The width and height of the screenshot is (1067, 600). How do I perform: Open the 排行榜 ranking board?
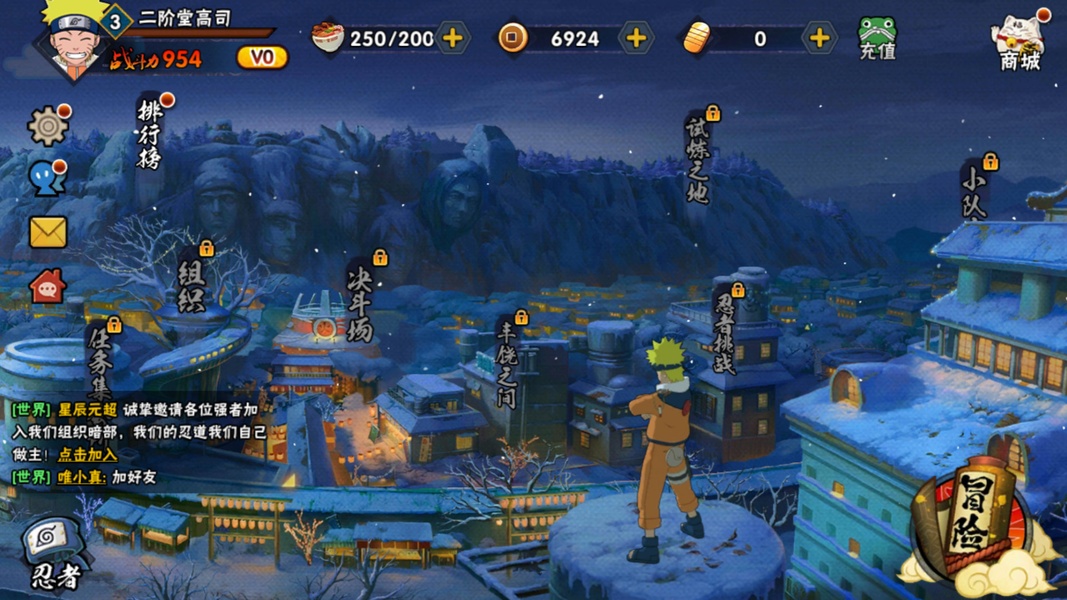(x=150, y=134)
